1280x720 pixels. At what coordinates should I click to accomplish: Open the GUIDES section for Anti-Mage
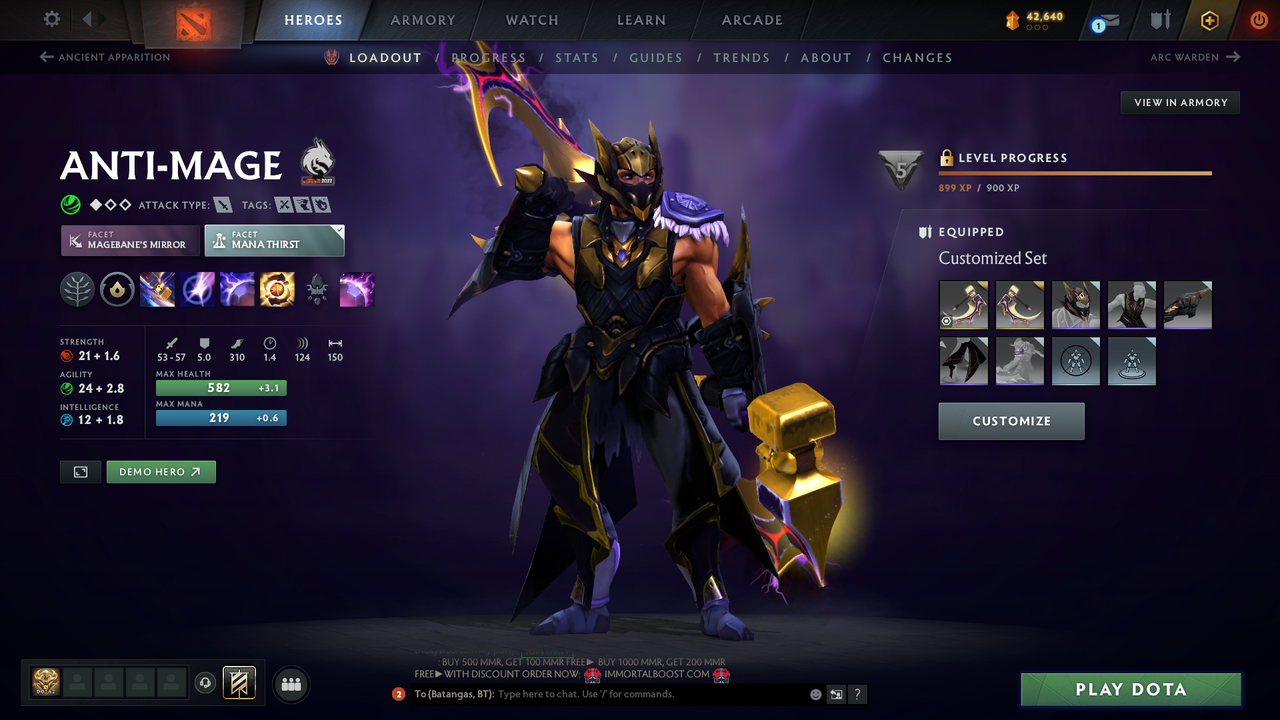(656, 57)
